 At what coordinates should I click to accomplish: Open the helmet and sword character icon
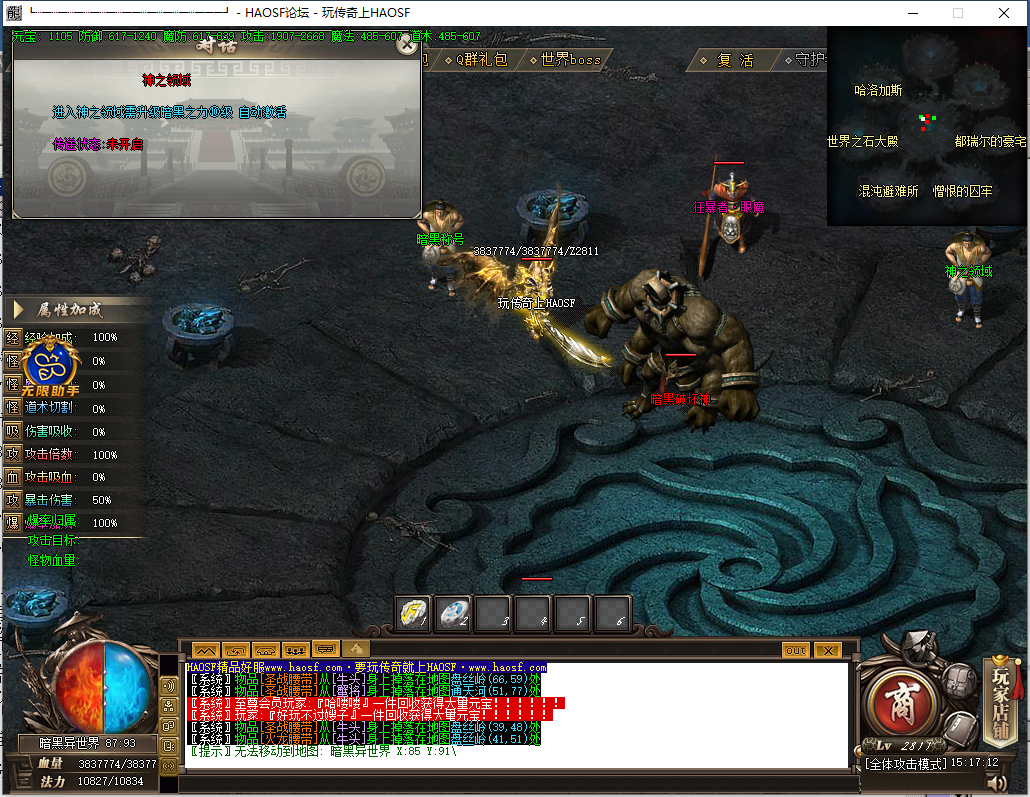(x=917, y=650)
